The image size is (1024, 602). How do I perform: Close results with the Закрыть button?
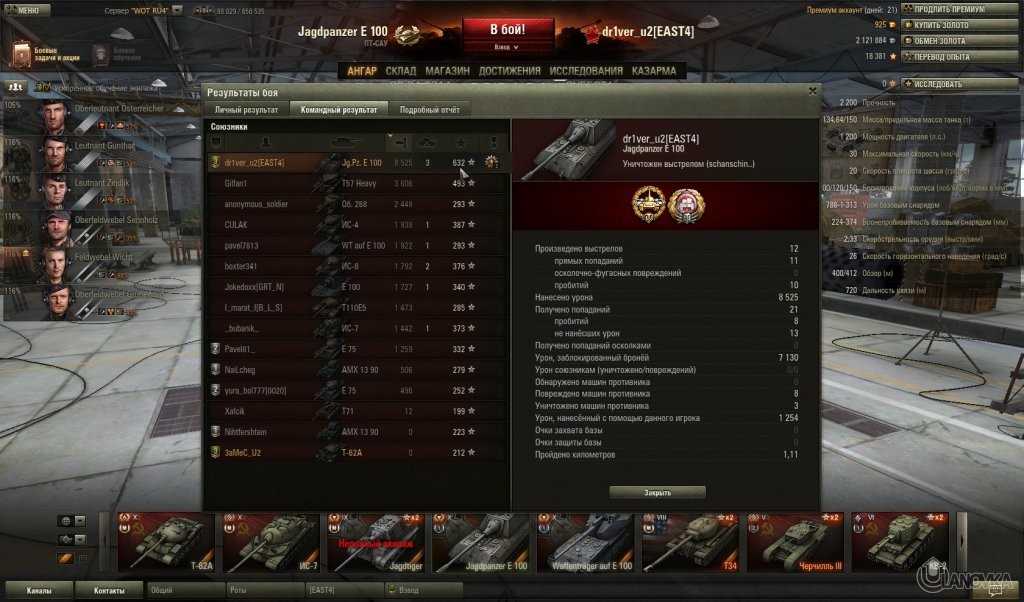click(657, 492)
